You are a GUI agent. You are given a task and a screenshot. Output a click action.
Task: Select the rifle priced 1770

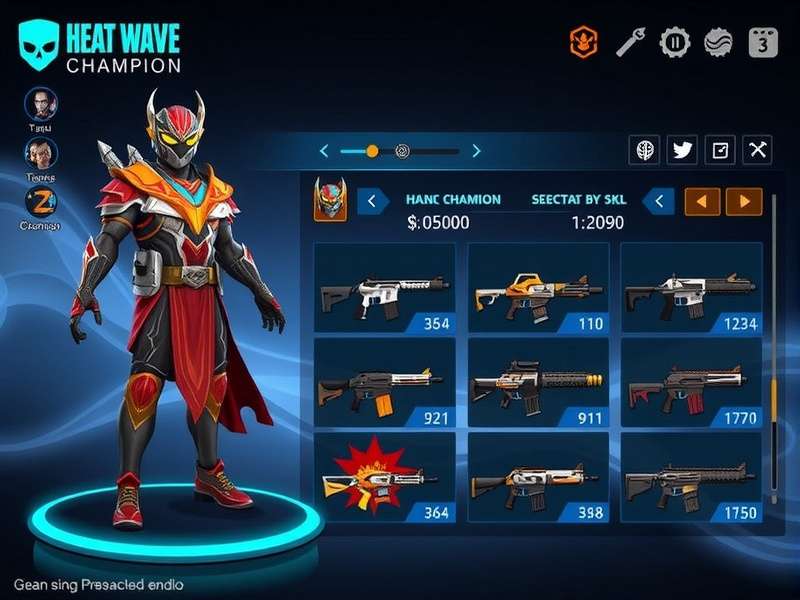point(691,384)
